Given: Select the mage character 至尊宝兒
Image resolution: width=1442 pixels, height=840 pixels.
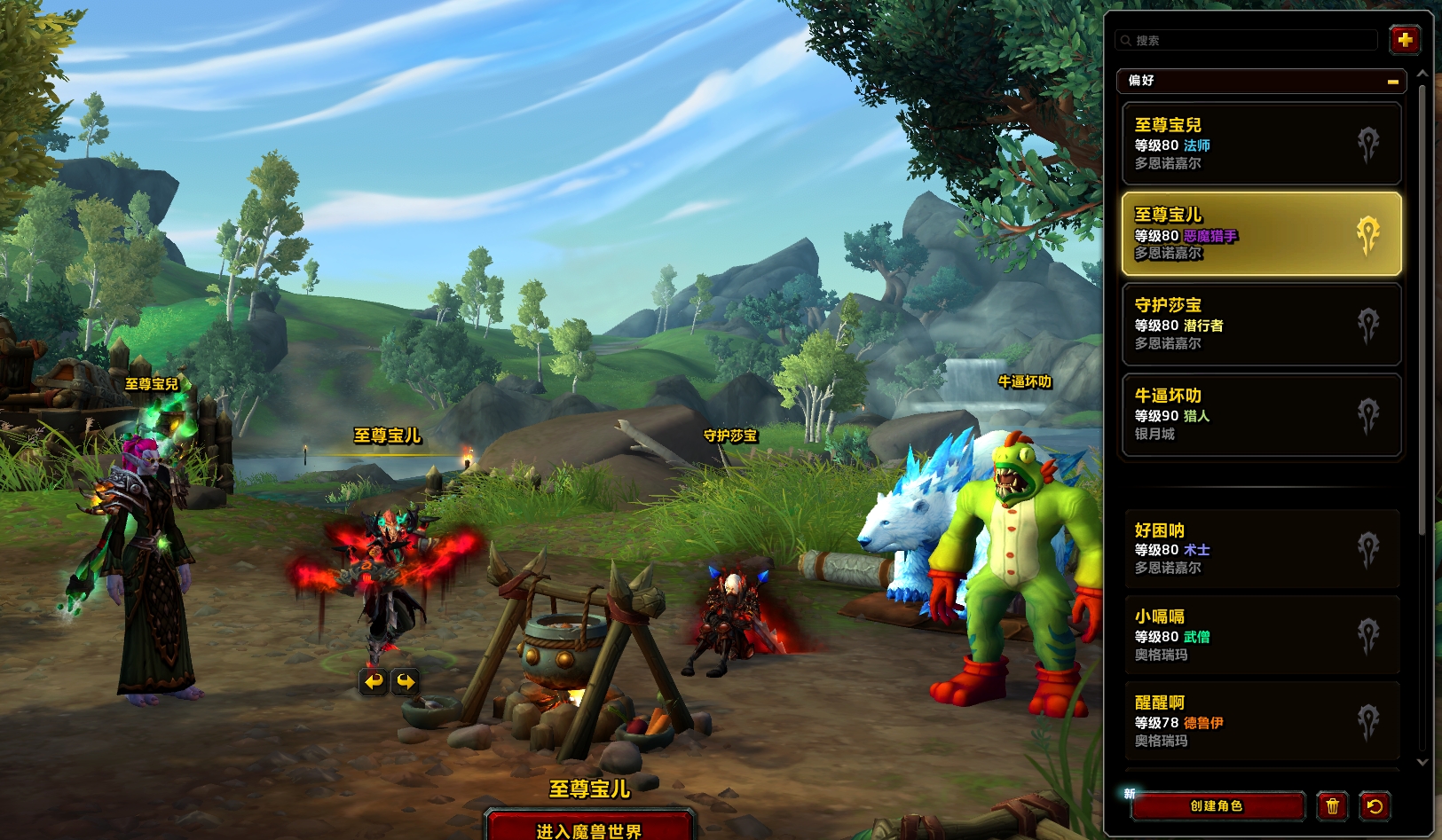Looking at the screenshot, I should tap(1260, 144).
